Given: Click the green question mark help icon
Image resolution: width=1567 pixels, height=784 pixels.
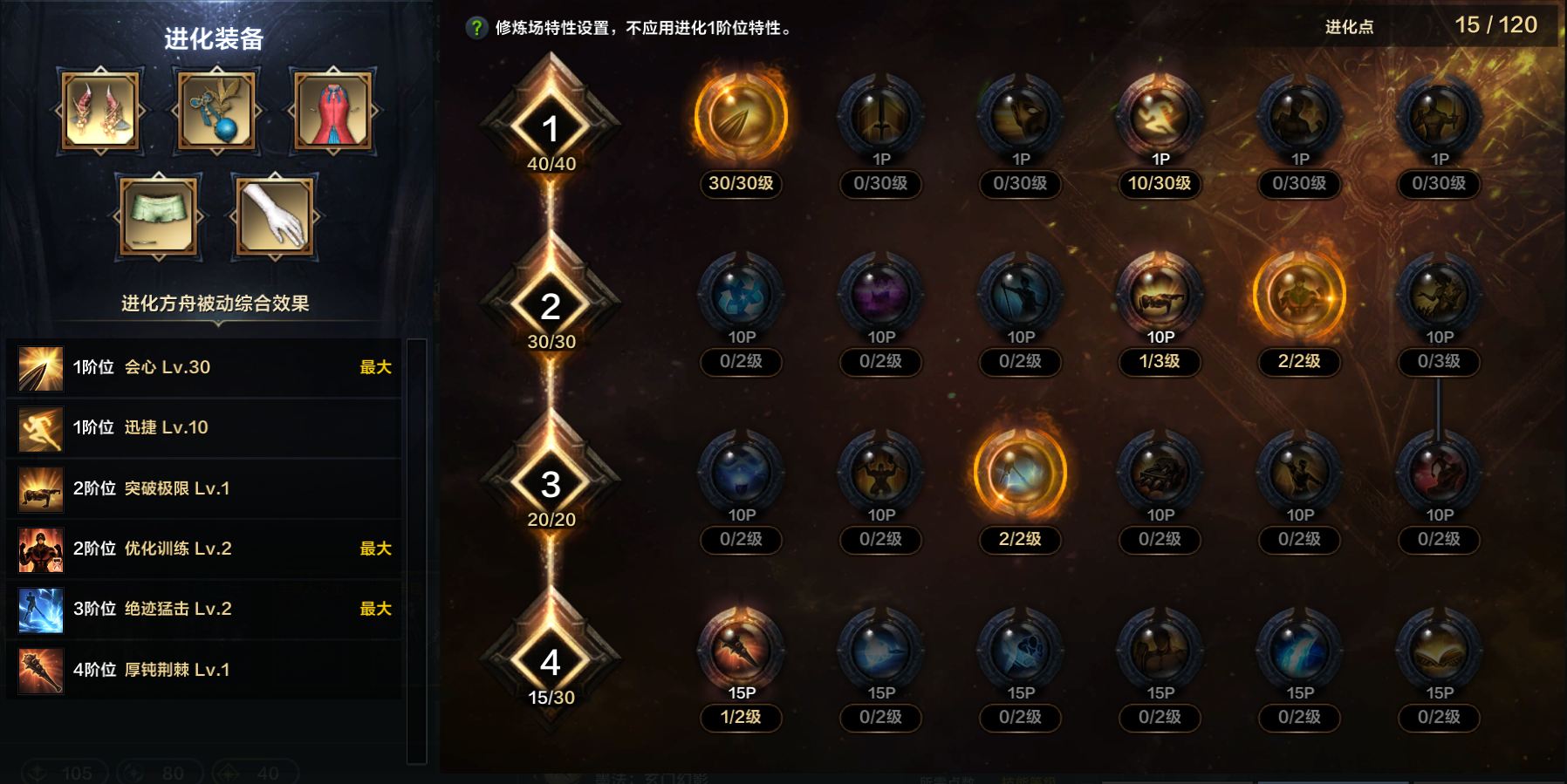Looking at the screenshot, I should [476, 24].
